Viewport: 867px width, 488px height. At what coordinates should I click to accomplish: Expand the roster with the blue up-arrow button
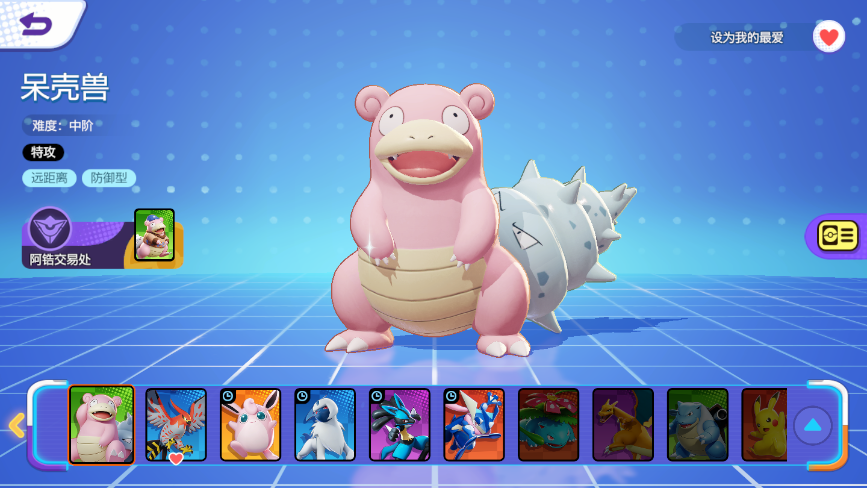pos(812,426)
